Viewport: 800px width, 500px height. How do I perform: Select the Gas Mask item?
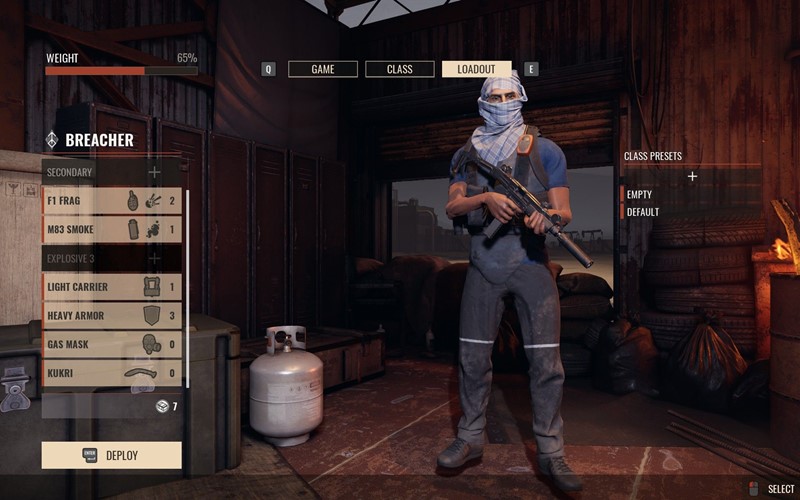coord(112,345)
